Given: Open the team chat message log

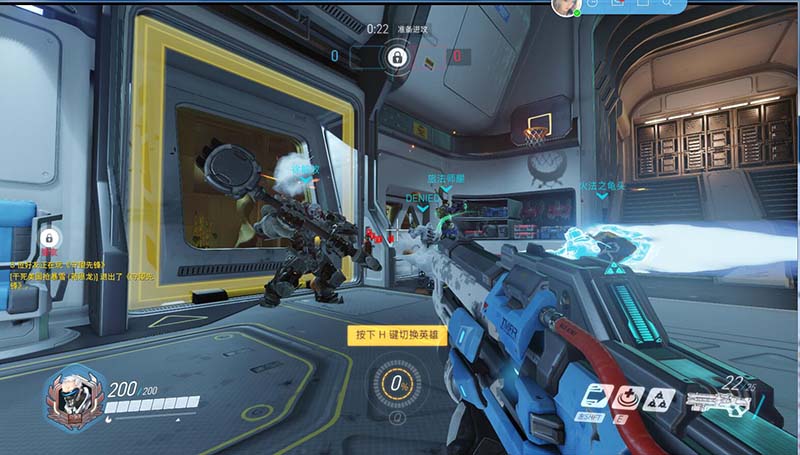Looking at the screenshot, I should pos(48,274).
